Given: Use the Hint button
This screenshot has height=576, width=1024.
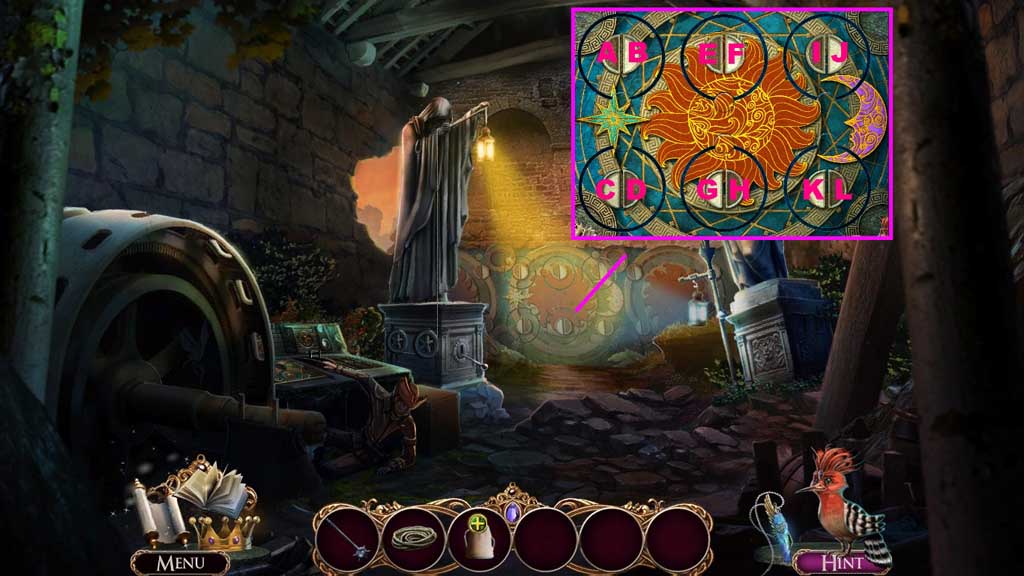Looking at the screenshot, I should tap(841, 562).
